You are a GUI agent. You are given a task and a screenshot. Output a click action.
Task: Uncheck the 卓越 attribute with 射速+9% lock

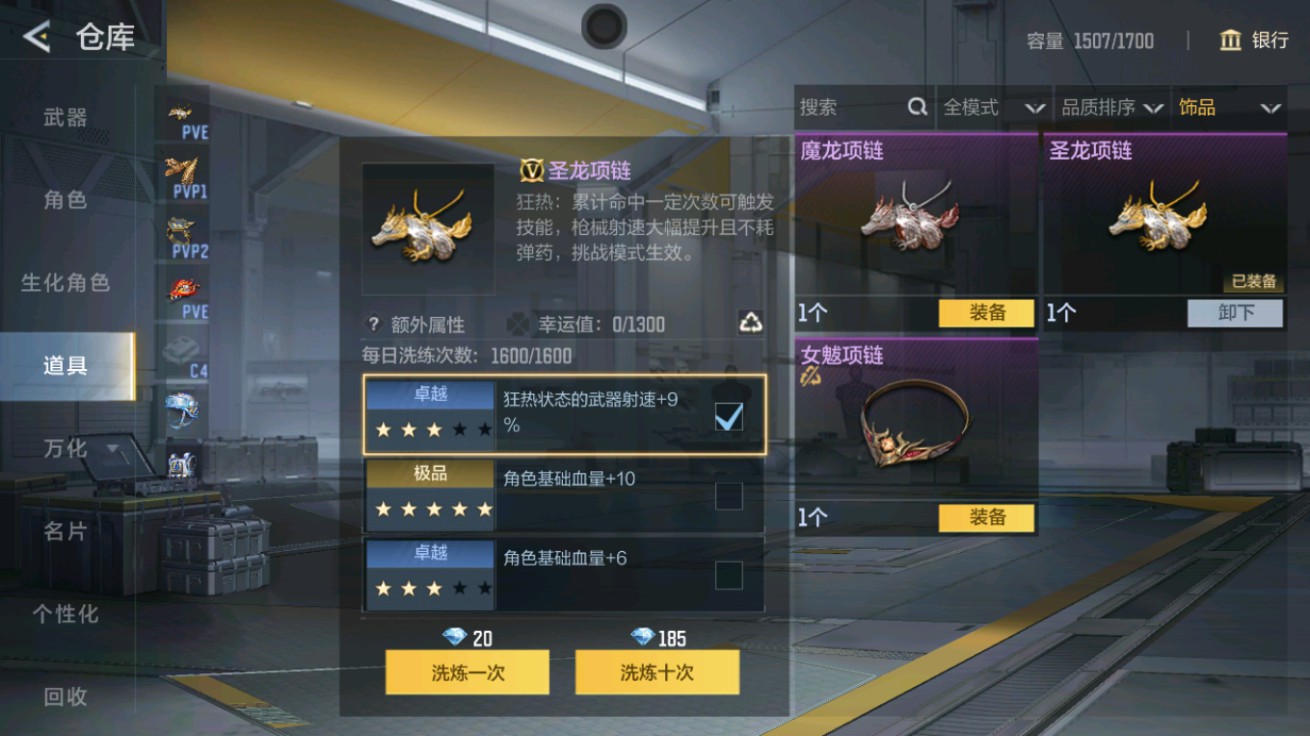click(730, 417)
